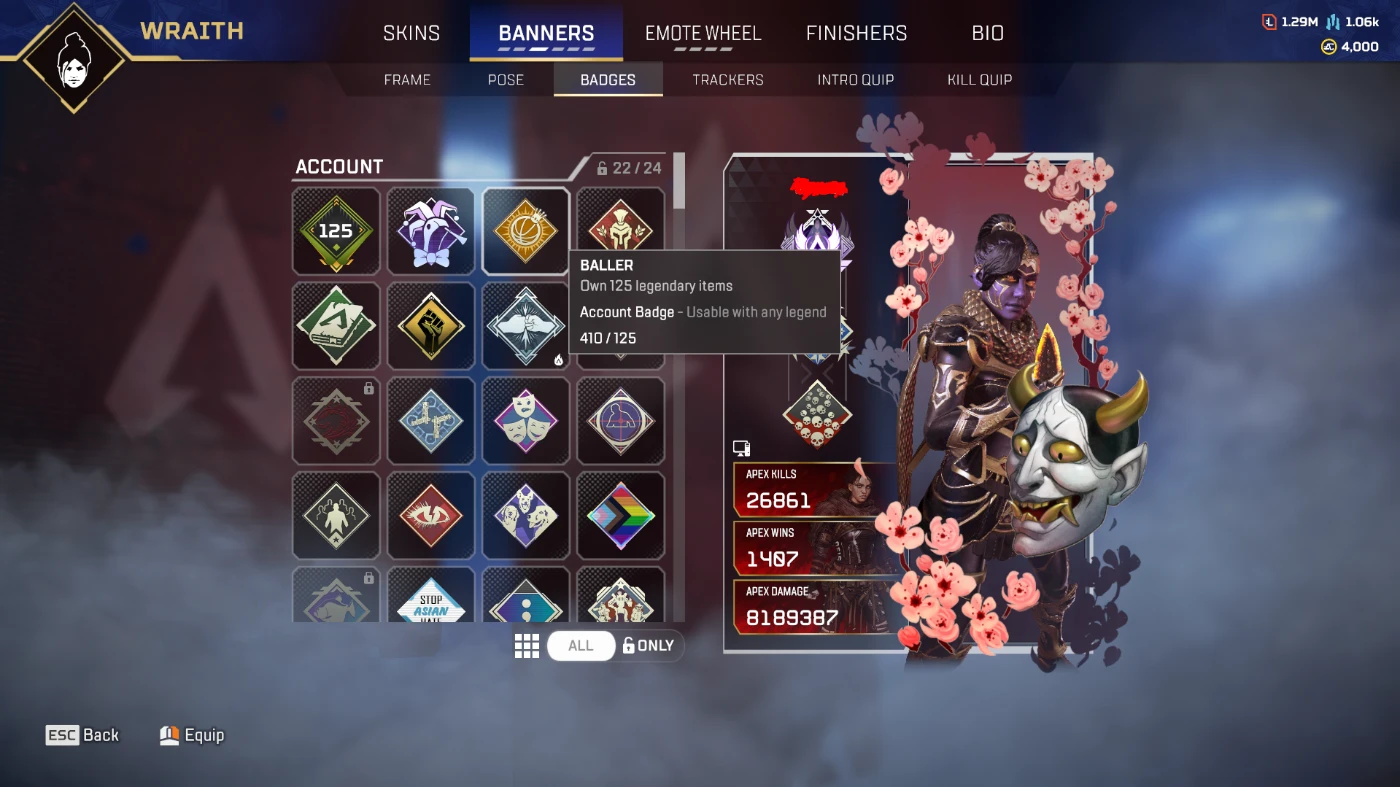Viewport: 1400px width, 787px height.
Task: Enable the unlocked-ONLY badge filter
Action: 647,645
